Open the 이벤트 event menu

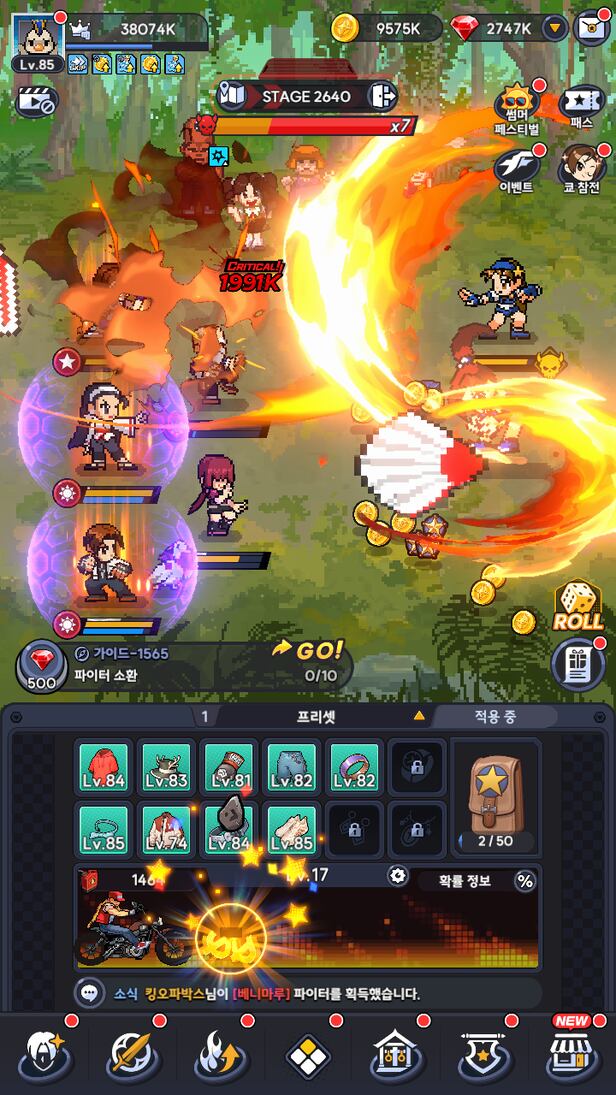point(517,168)
